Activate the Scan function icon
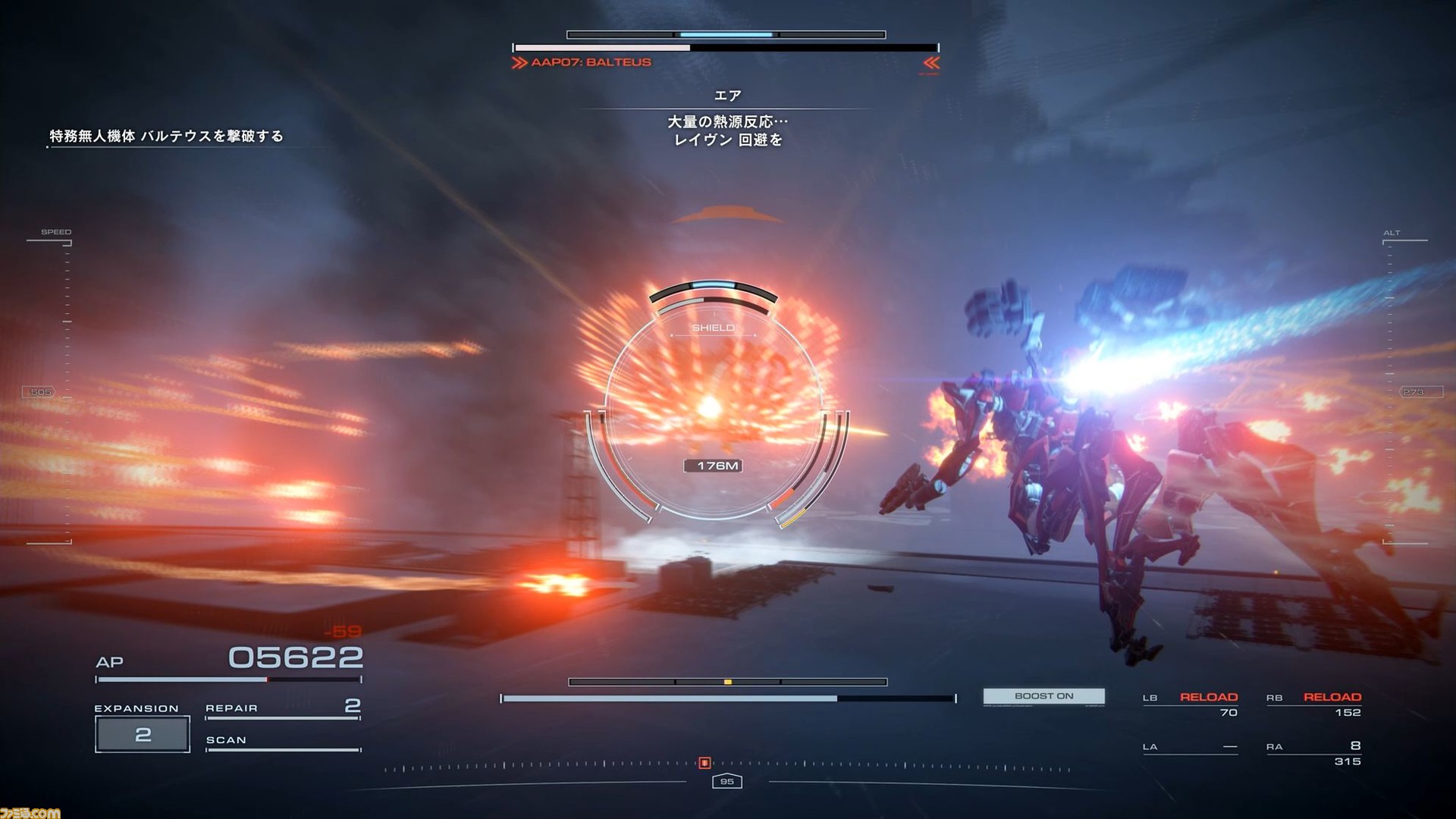 227,739
